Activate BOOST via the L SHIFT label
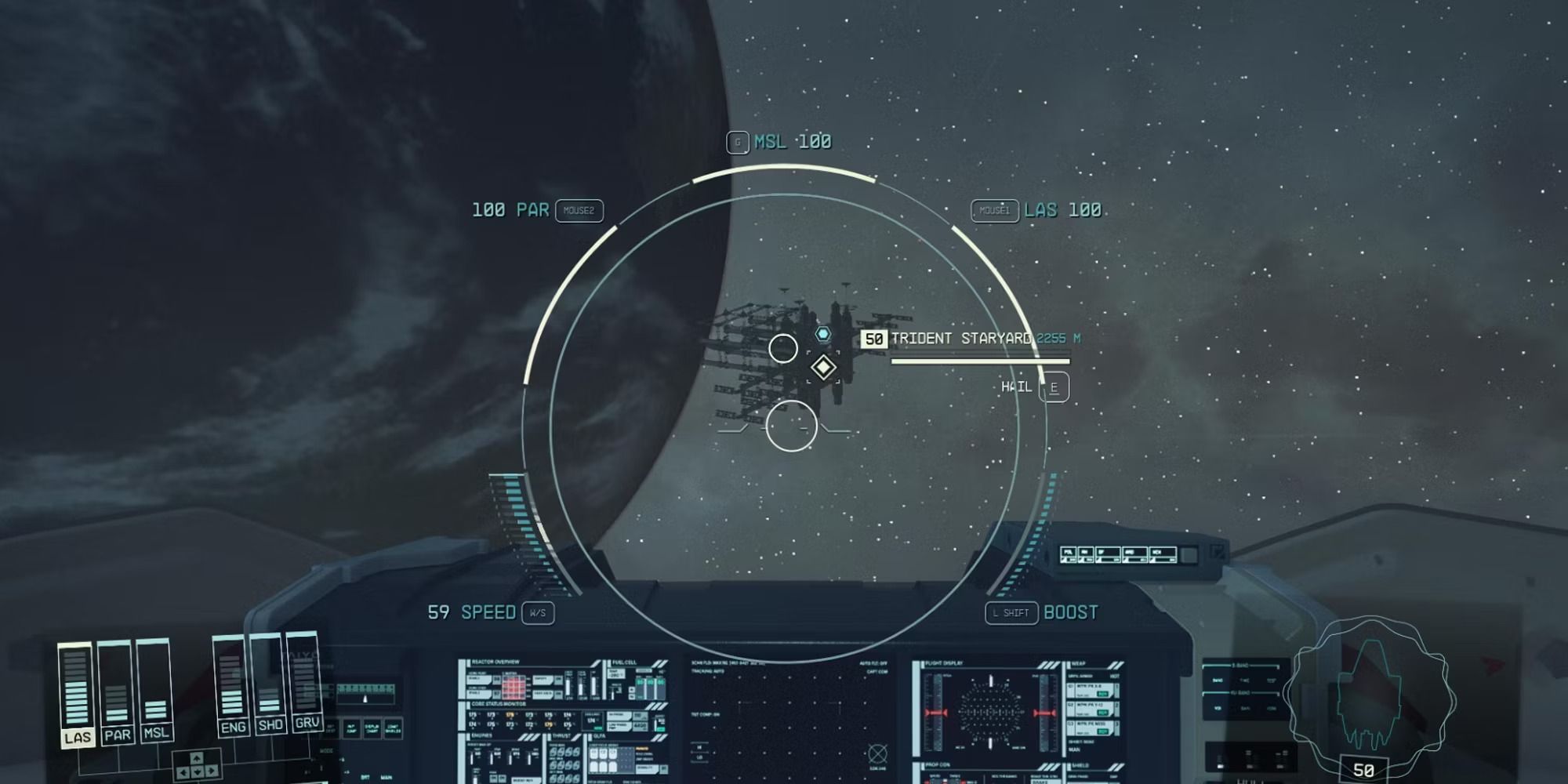 [1011, 612]
